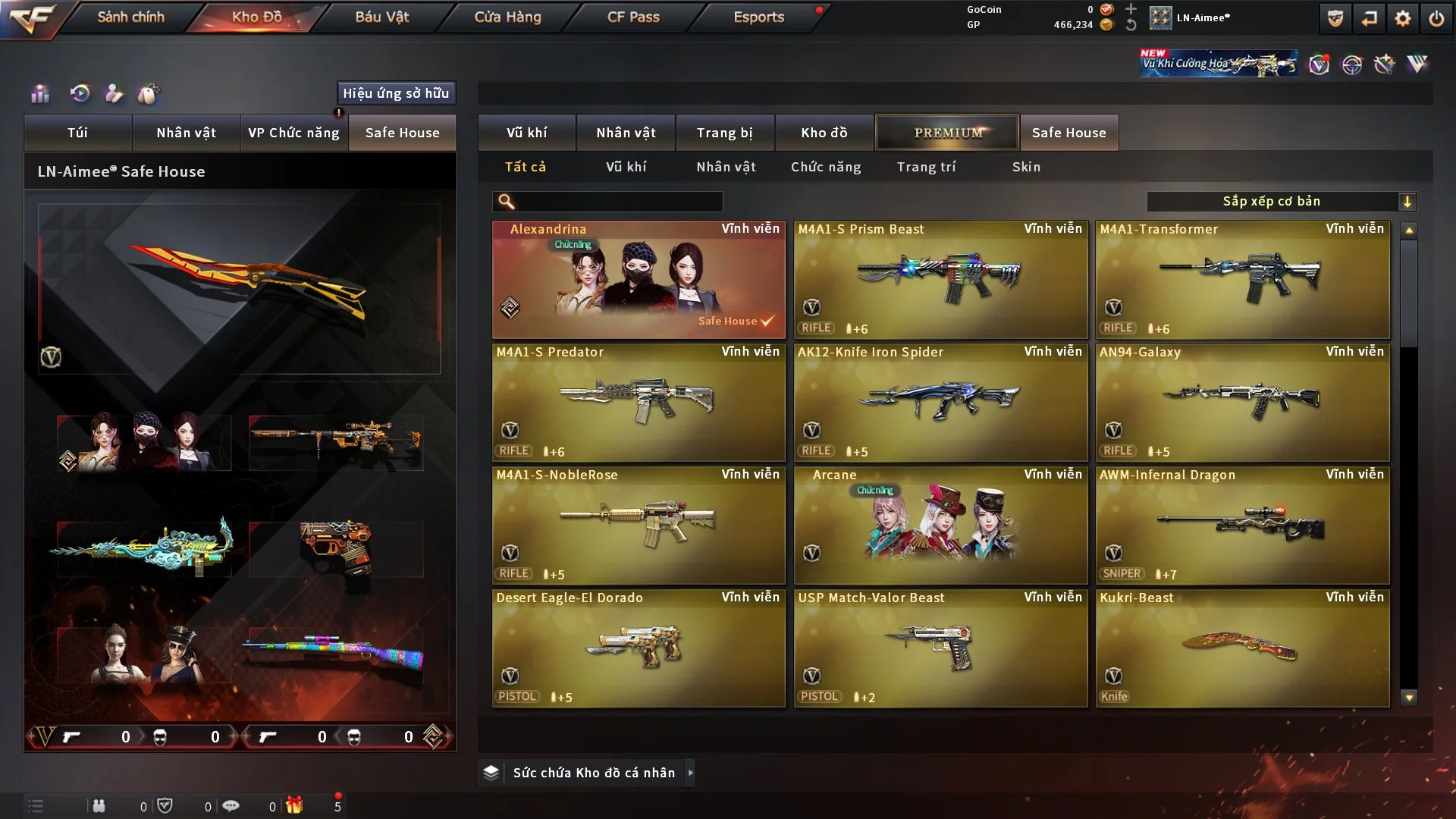Open the Vũ Khí Cường Hóa banner

pyautogui.click(x=1218, y=64)
